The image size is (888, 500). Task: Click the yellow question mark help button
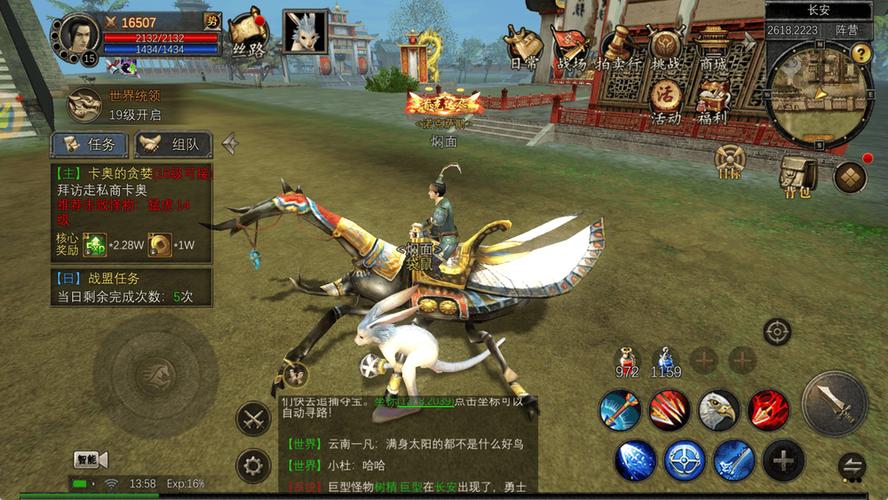(x=861, y=53)
